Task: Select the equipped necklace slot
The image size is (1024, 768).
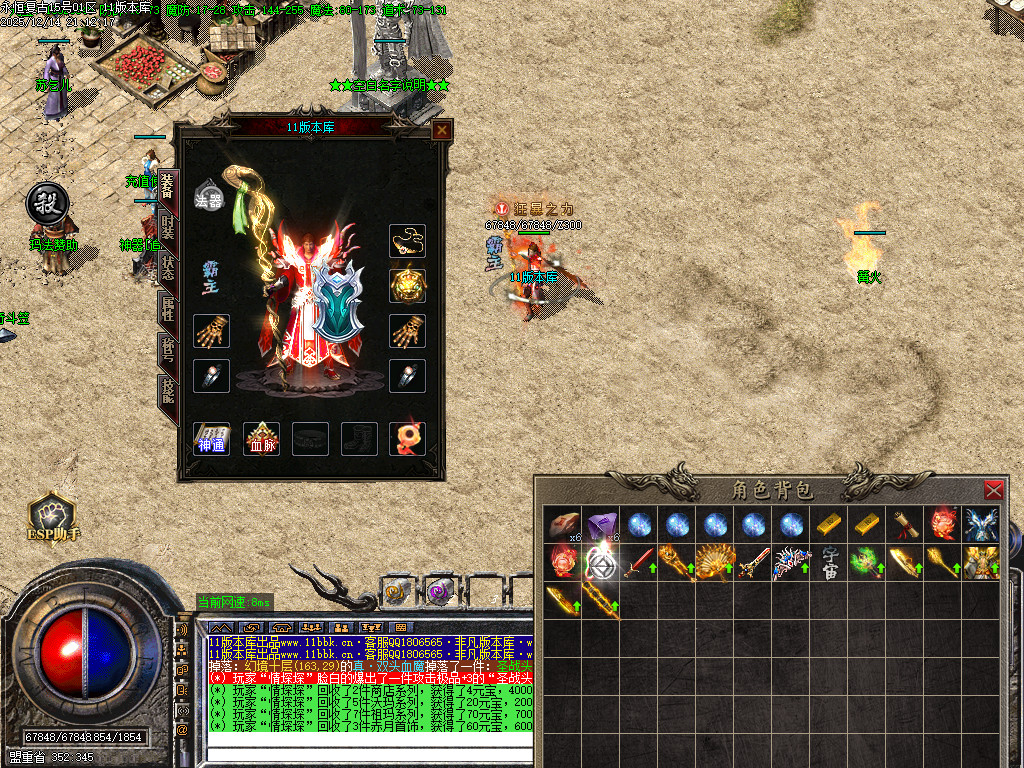Action: (407, 241)
